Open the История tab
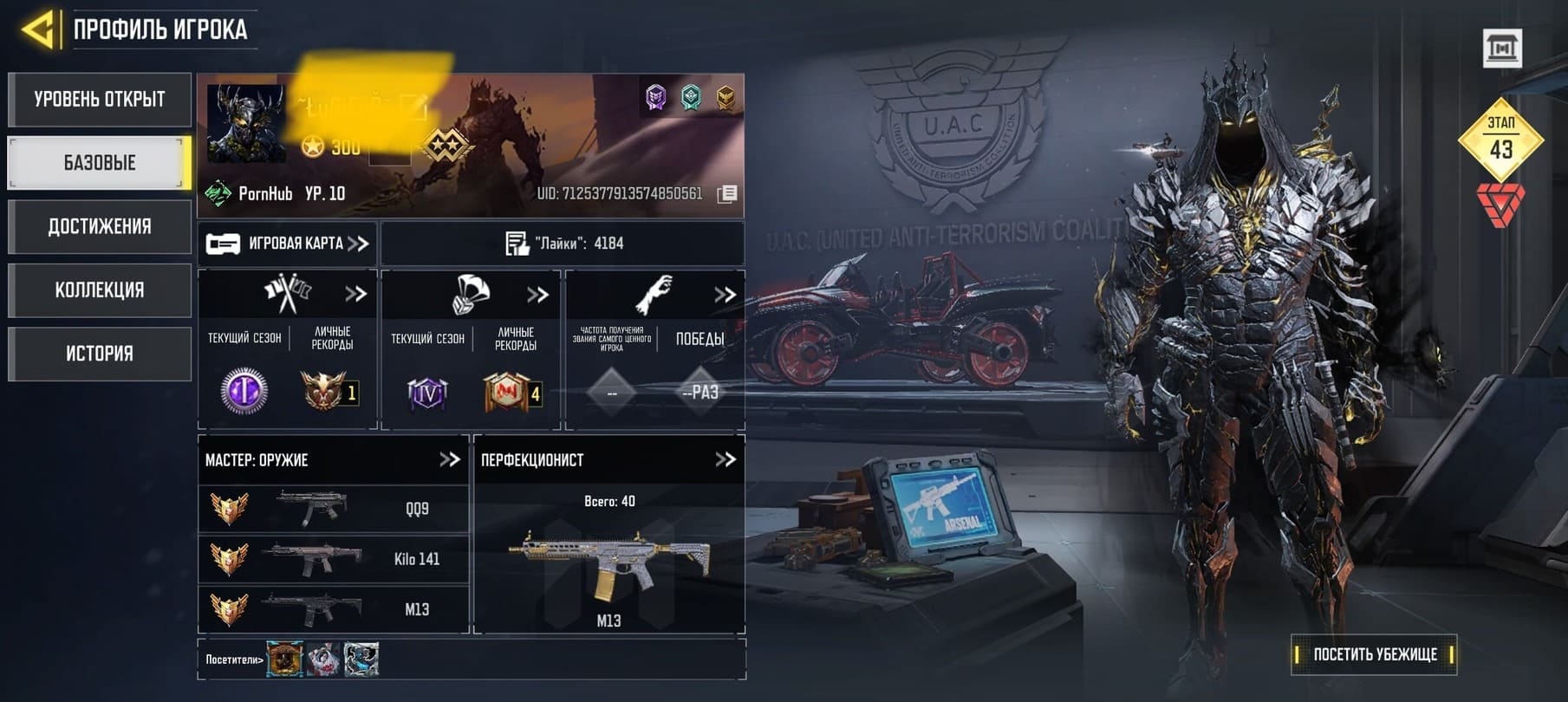 [x=100, y=353]
